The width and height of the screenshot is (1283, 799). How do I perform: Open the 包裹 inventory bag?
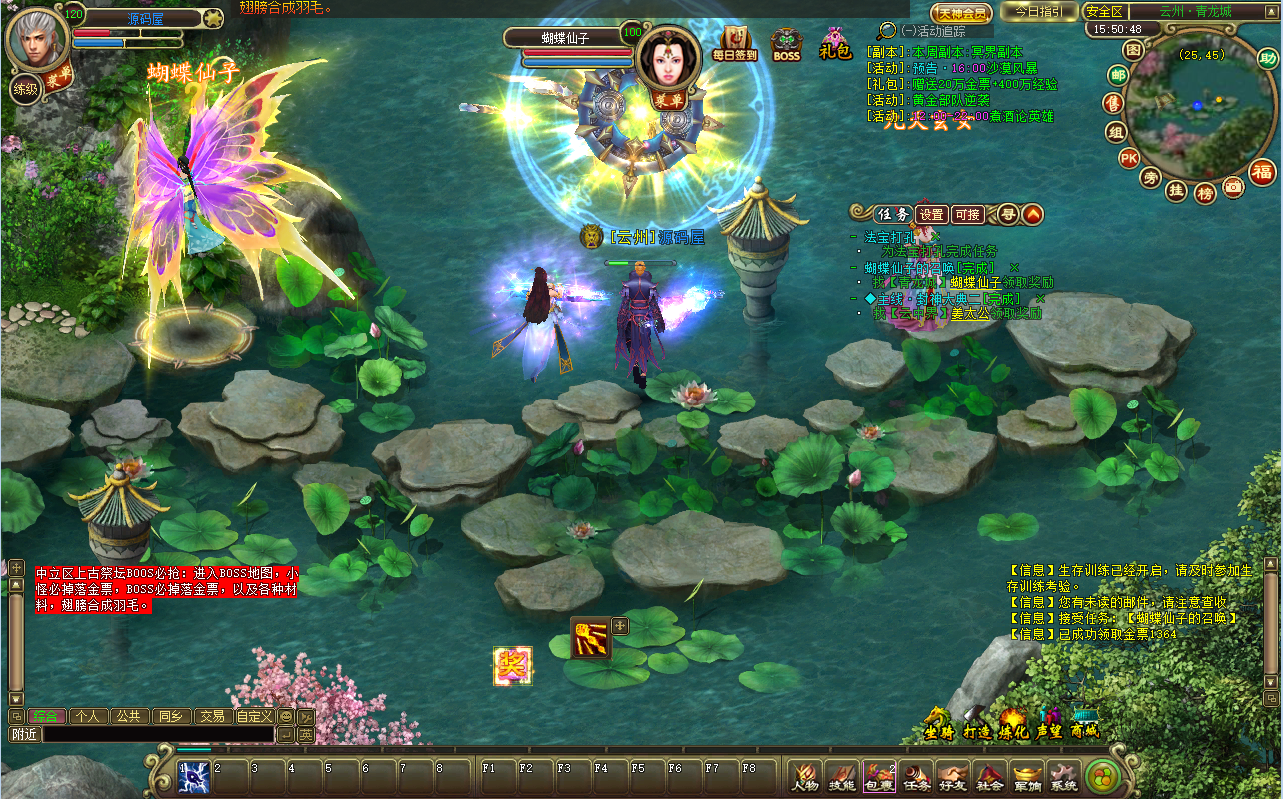[x=879, y=776]
